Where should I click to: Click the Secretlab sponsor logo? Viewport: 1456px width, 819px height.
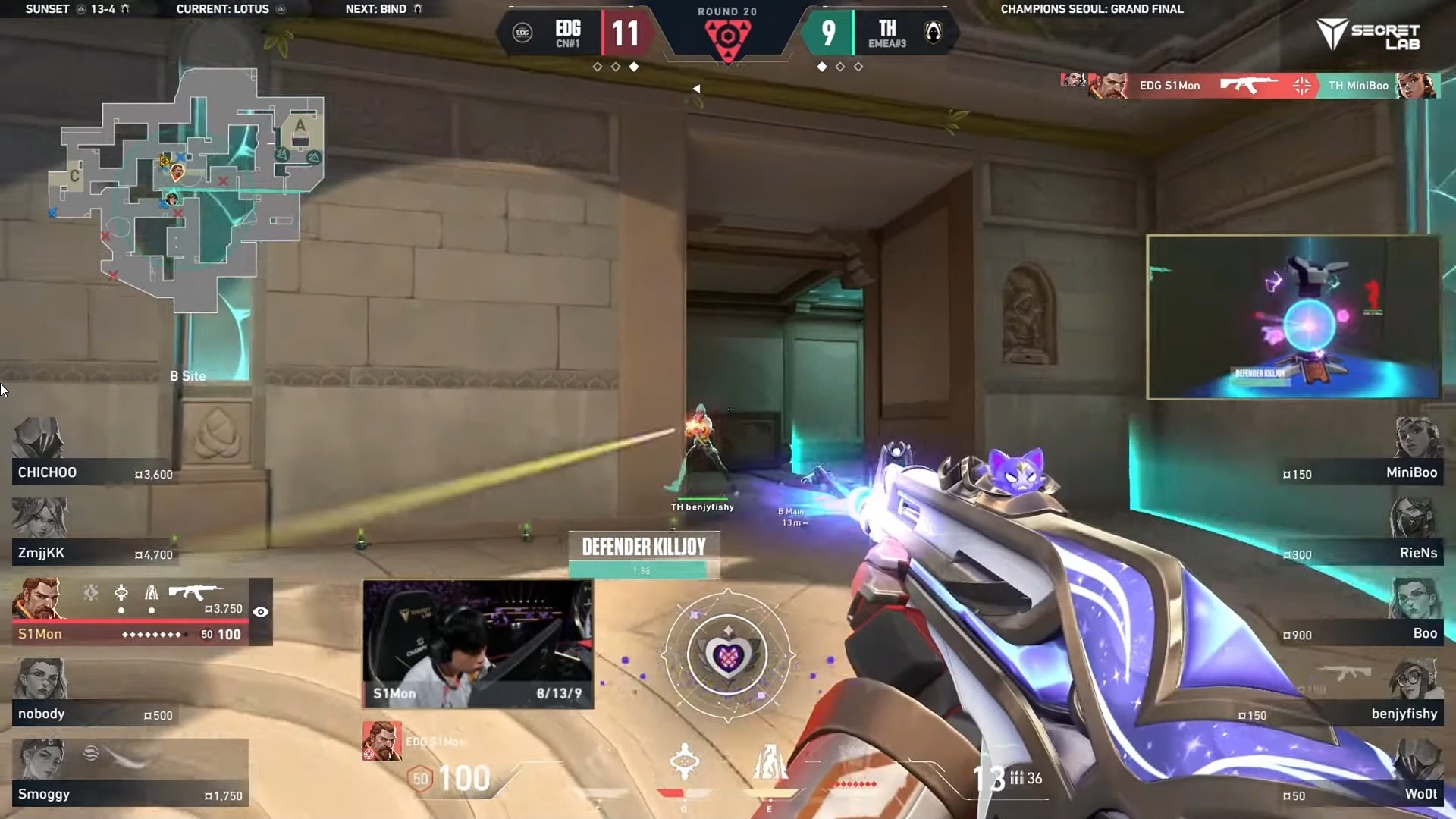pyautogui.click(x=1370, y=35)
